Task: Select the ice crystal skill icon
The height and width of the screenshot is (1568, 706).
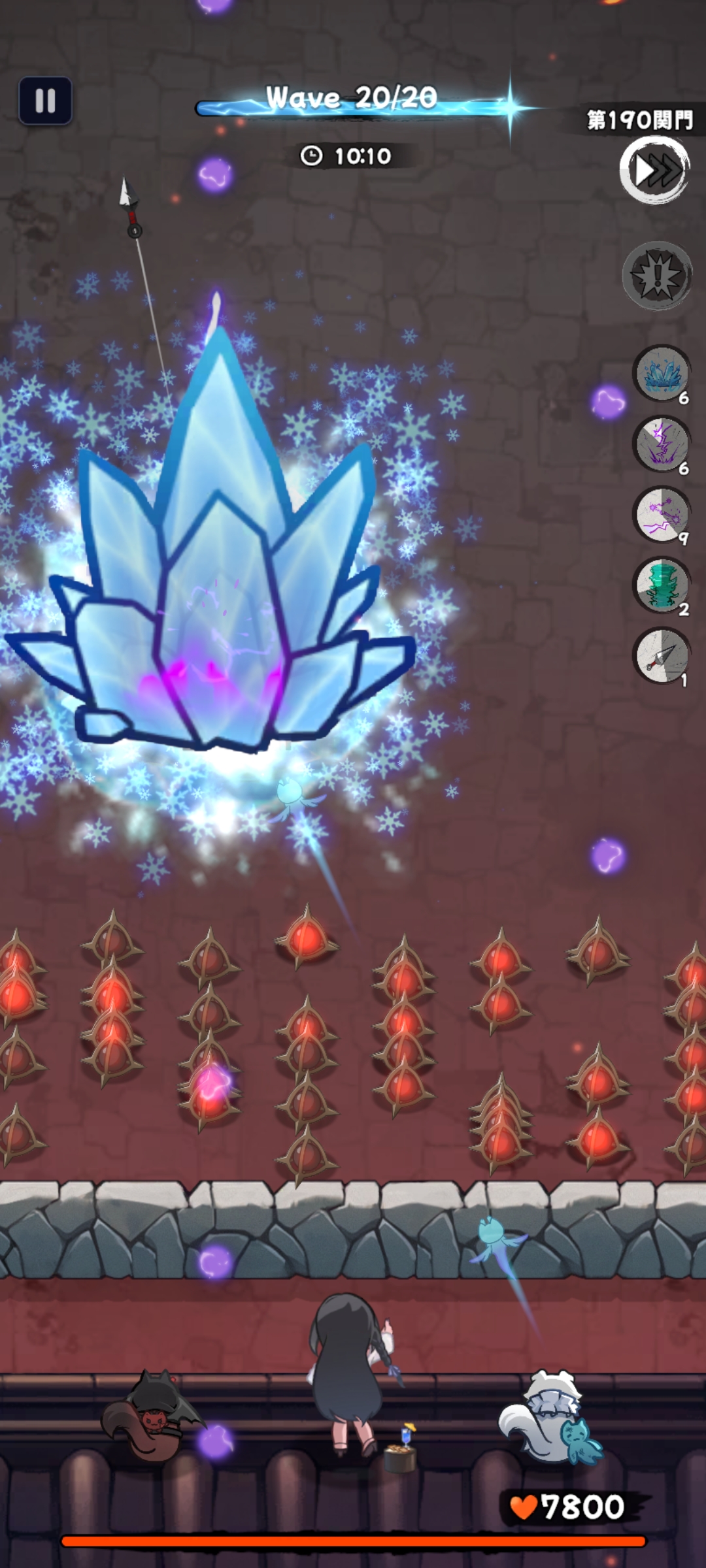Action: 662,374
